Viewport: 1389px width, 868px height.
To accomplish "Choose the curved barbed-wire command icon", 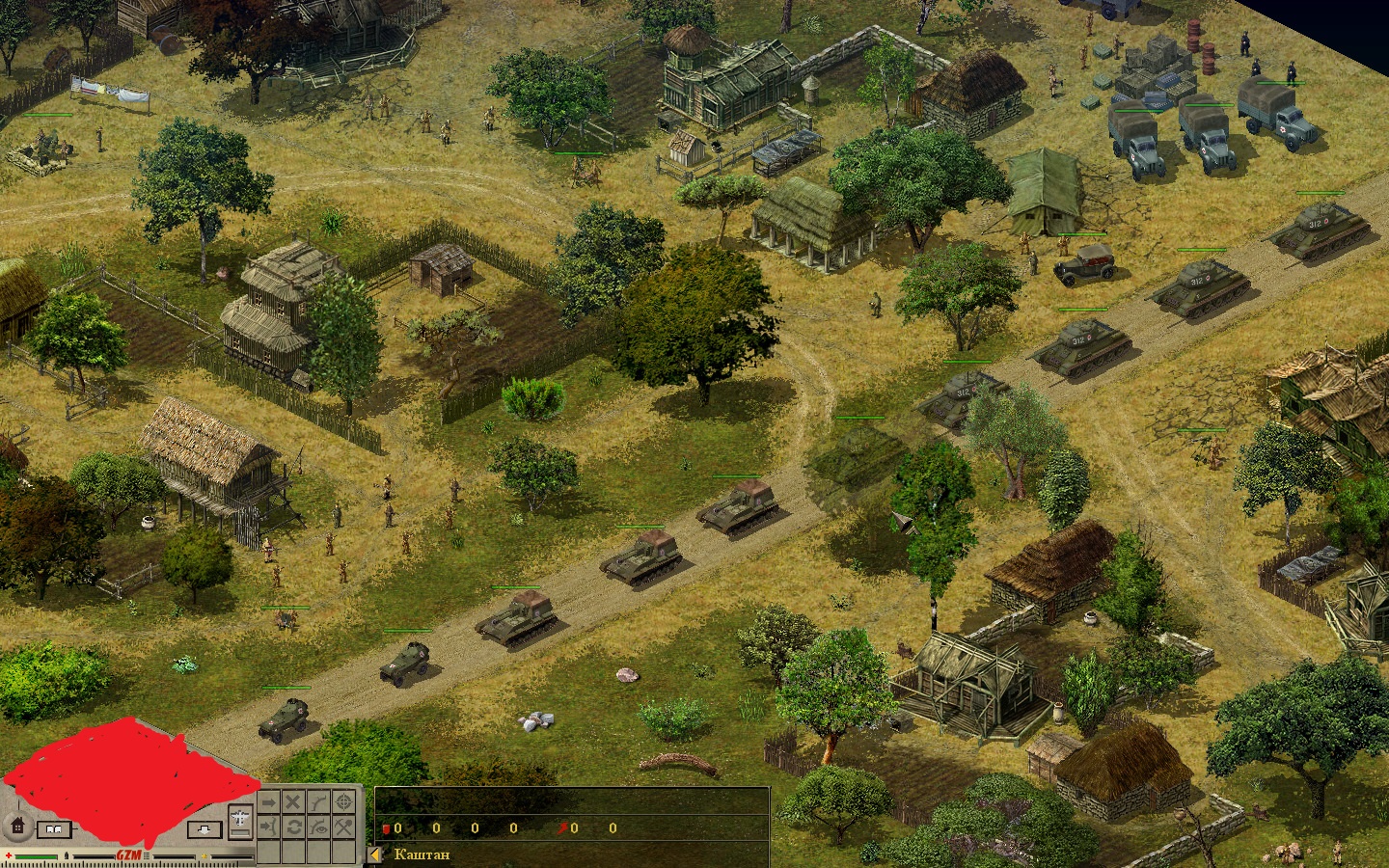I will 318,802.
